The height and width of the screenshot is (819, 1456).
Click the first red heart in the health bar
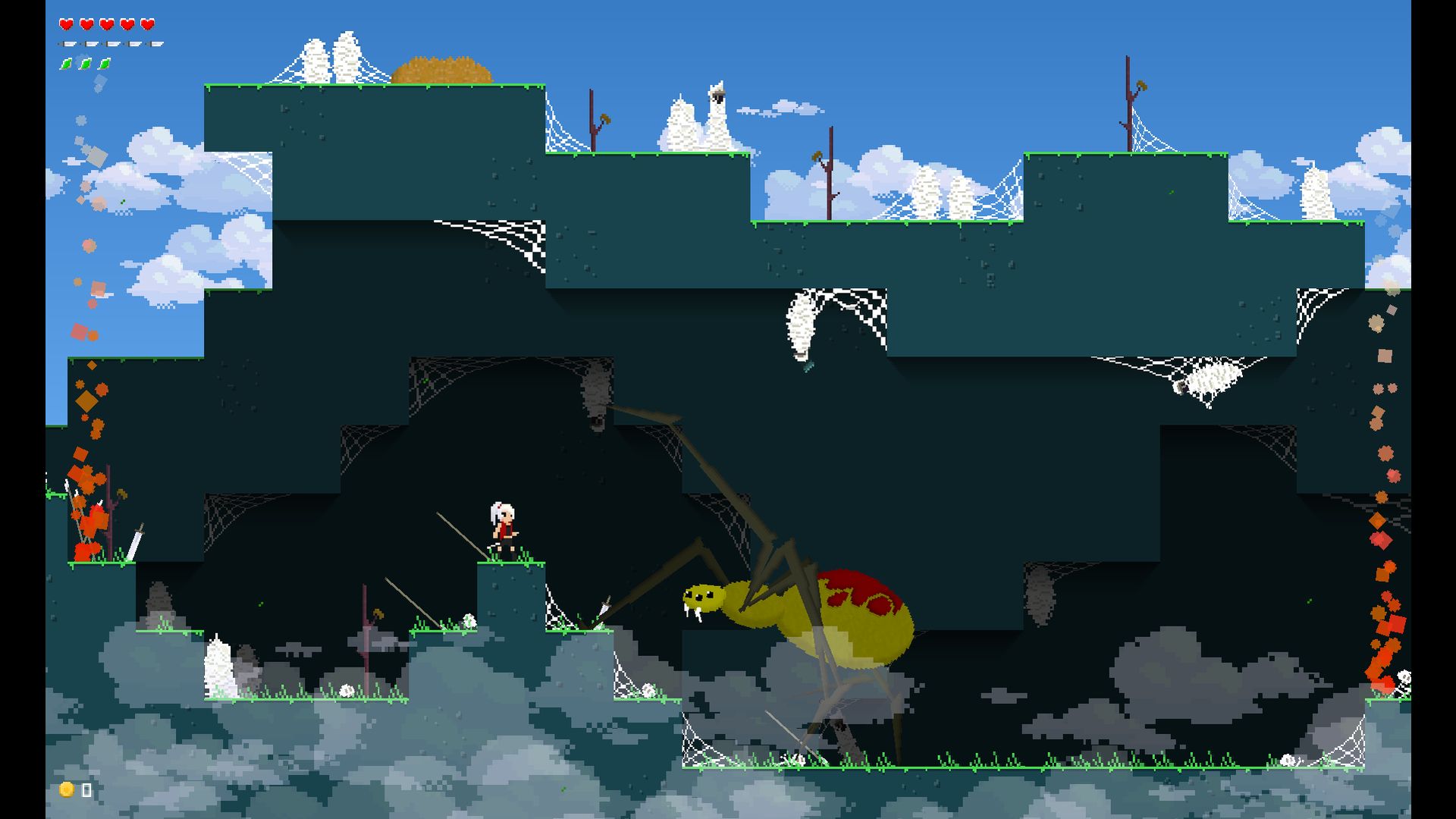pos(67,24)
